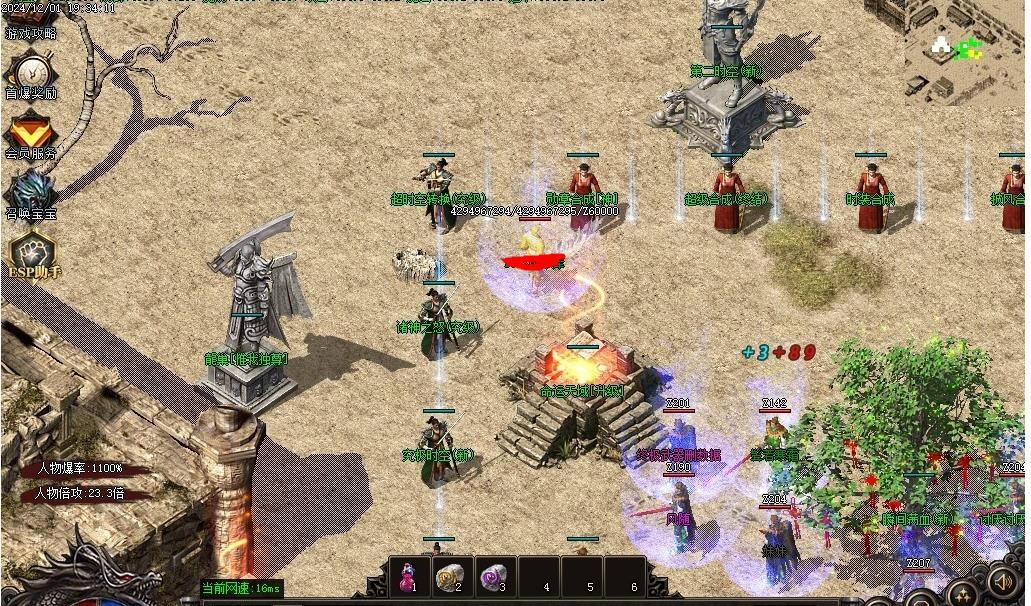Open the ESP助手 fist assistant button
The width and height of the screenshot is (1031, 606).
(32, 256)
